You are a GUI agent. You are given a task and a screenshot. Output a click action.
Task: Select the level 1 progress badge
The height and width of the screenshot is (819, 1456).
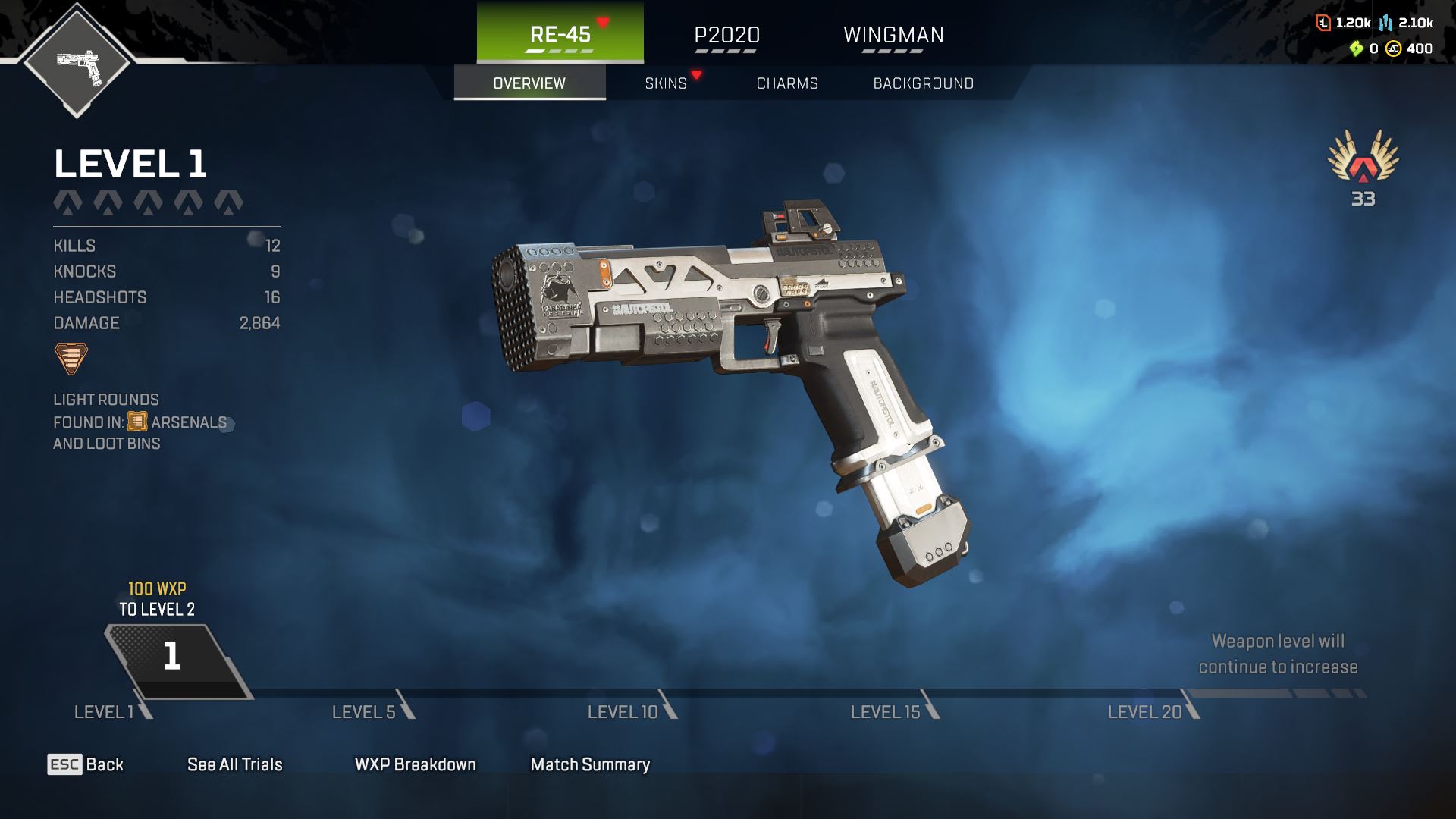click(x=173, y=657)
